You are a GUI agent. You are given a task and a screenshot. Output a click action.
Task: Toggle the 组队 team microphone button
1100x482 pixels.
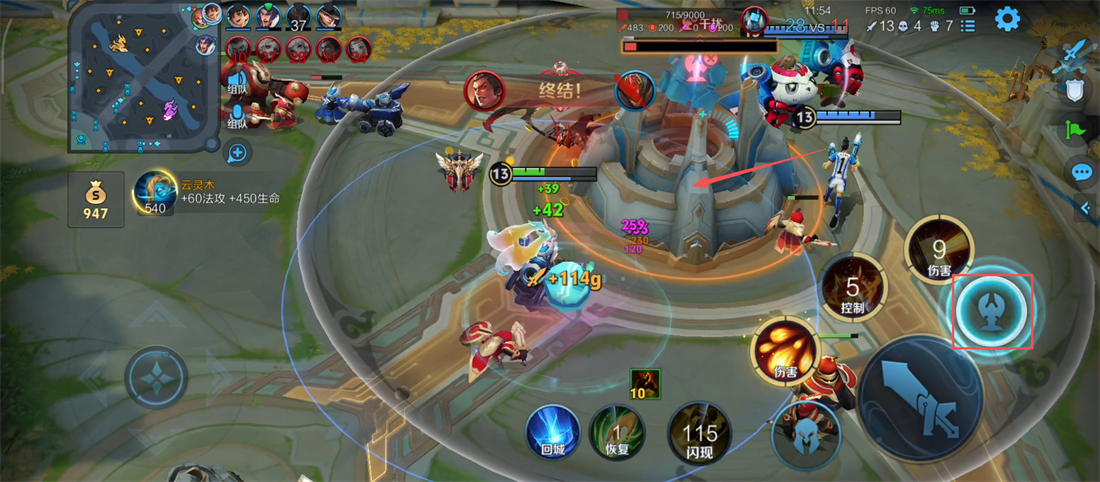pyautogui.click(x=237, y=118)
